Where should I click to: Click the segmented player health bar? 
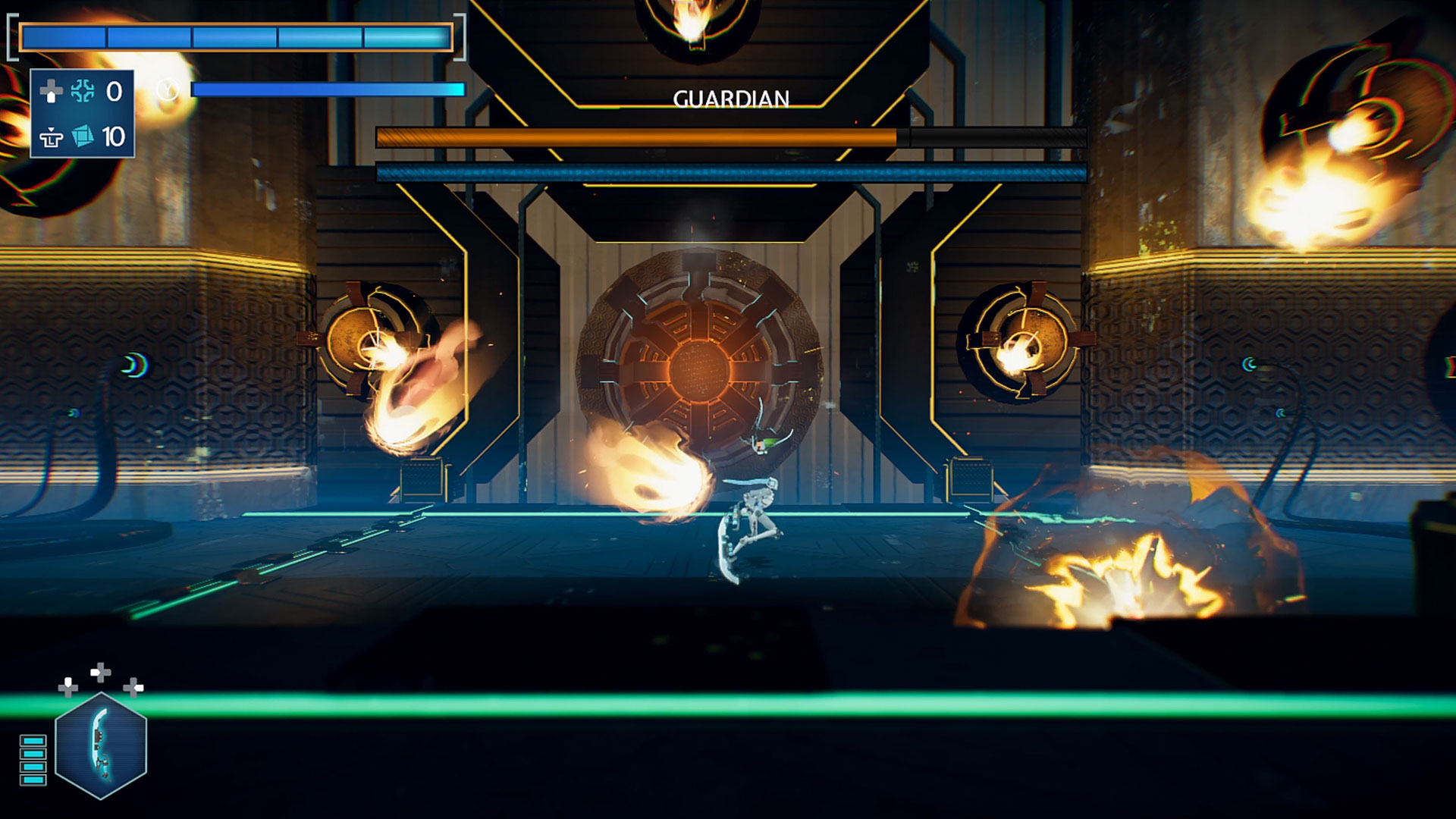pyautogui.click(x=235, y=35)
